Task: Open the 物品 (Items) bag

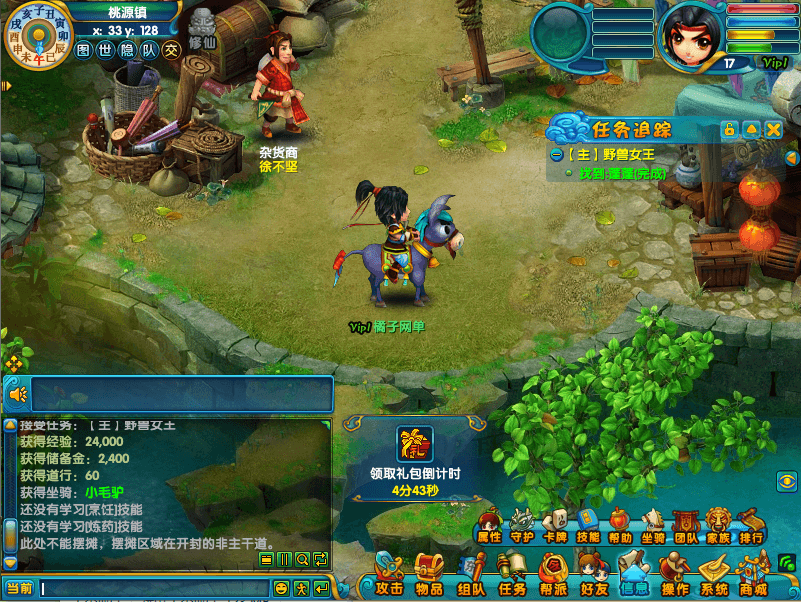Action: tap(429, 575)
